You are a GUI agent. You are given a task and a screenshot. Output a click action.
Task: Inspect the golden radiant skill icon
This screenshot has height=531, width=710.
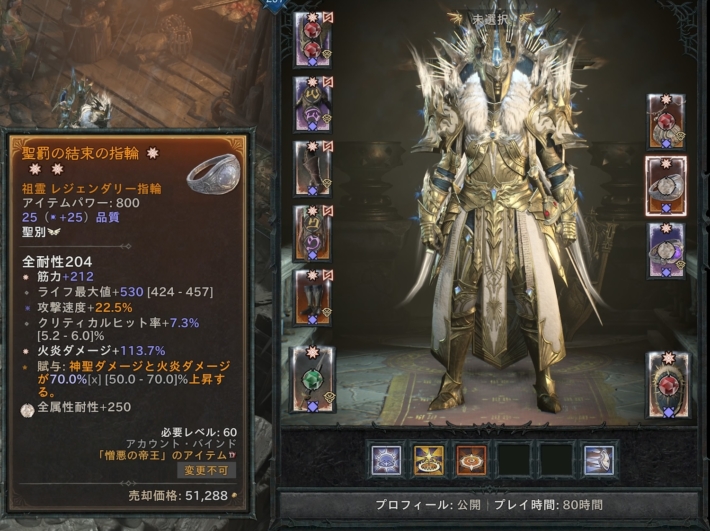tap(430, 459)
